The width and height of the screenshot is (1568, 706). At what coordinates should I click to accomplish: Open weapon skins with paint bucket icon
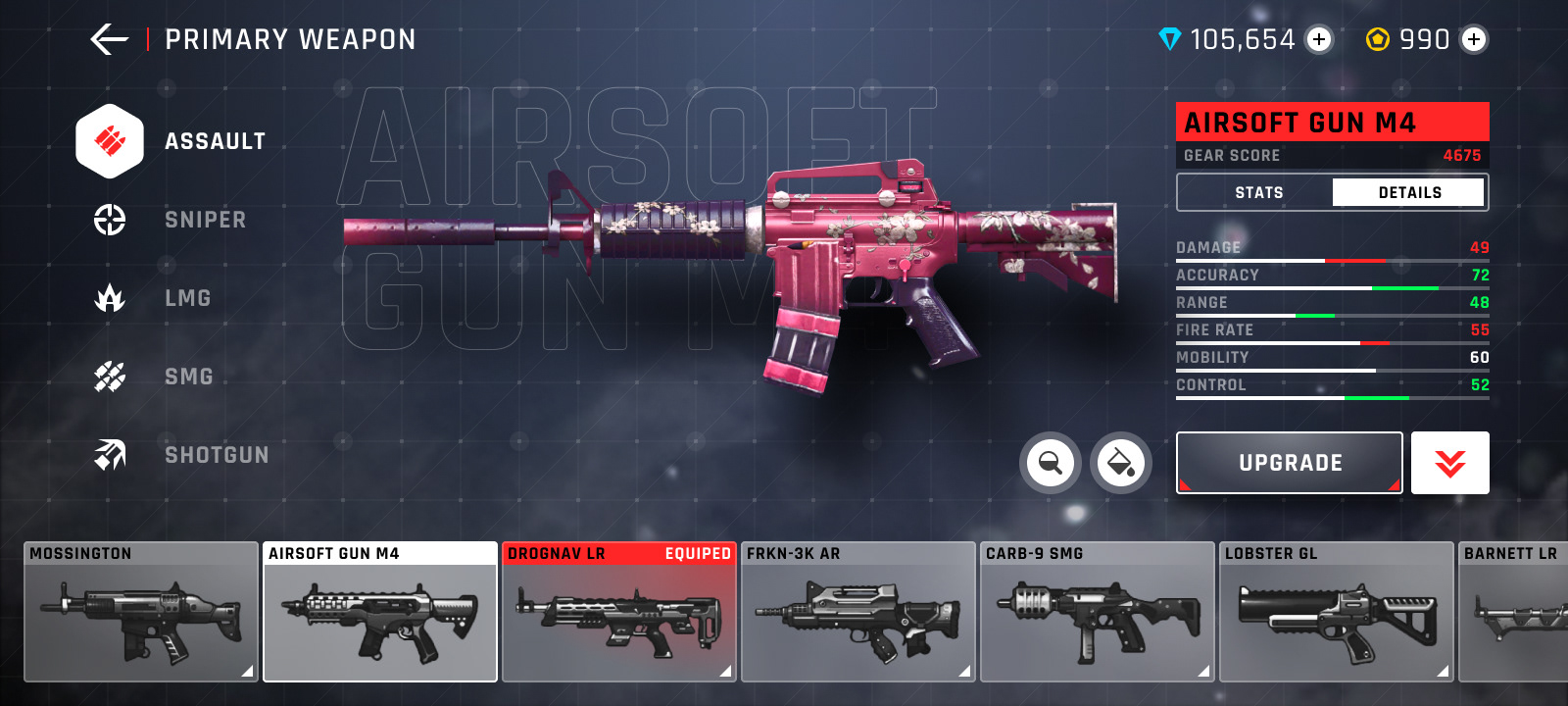pos(1120,463)
